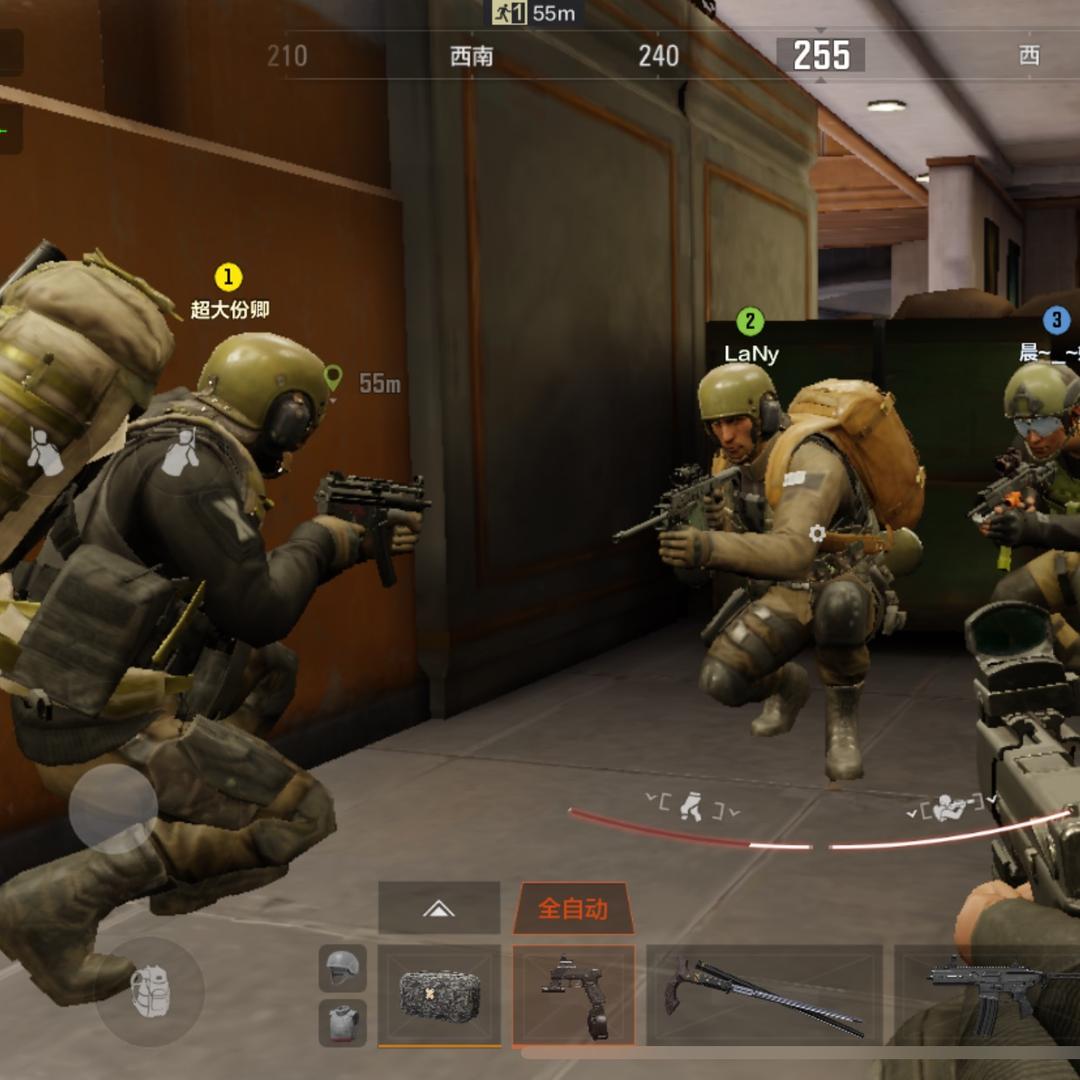Select teammate 1 name marker 超大份卿
The width and height of the screenshot is (1080, 1080).
[229, 309]
